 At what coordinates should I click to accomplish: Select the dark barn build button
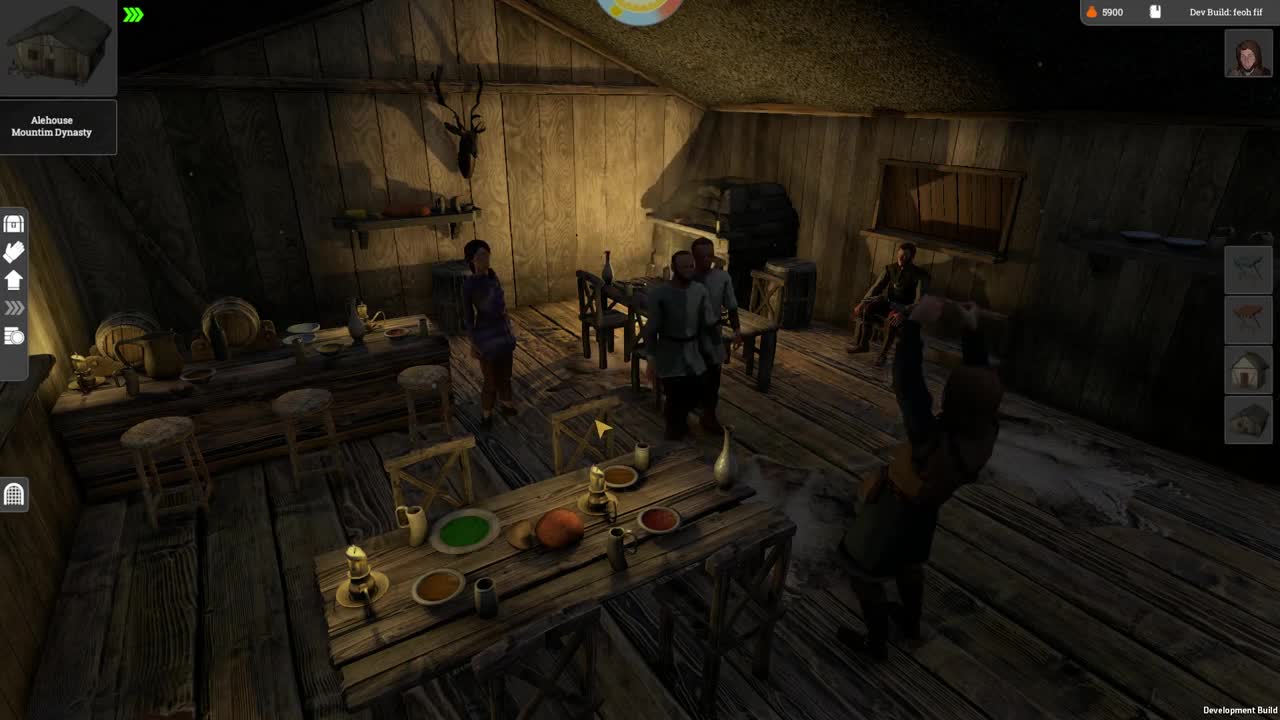[x=1248, y=419]
